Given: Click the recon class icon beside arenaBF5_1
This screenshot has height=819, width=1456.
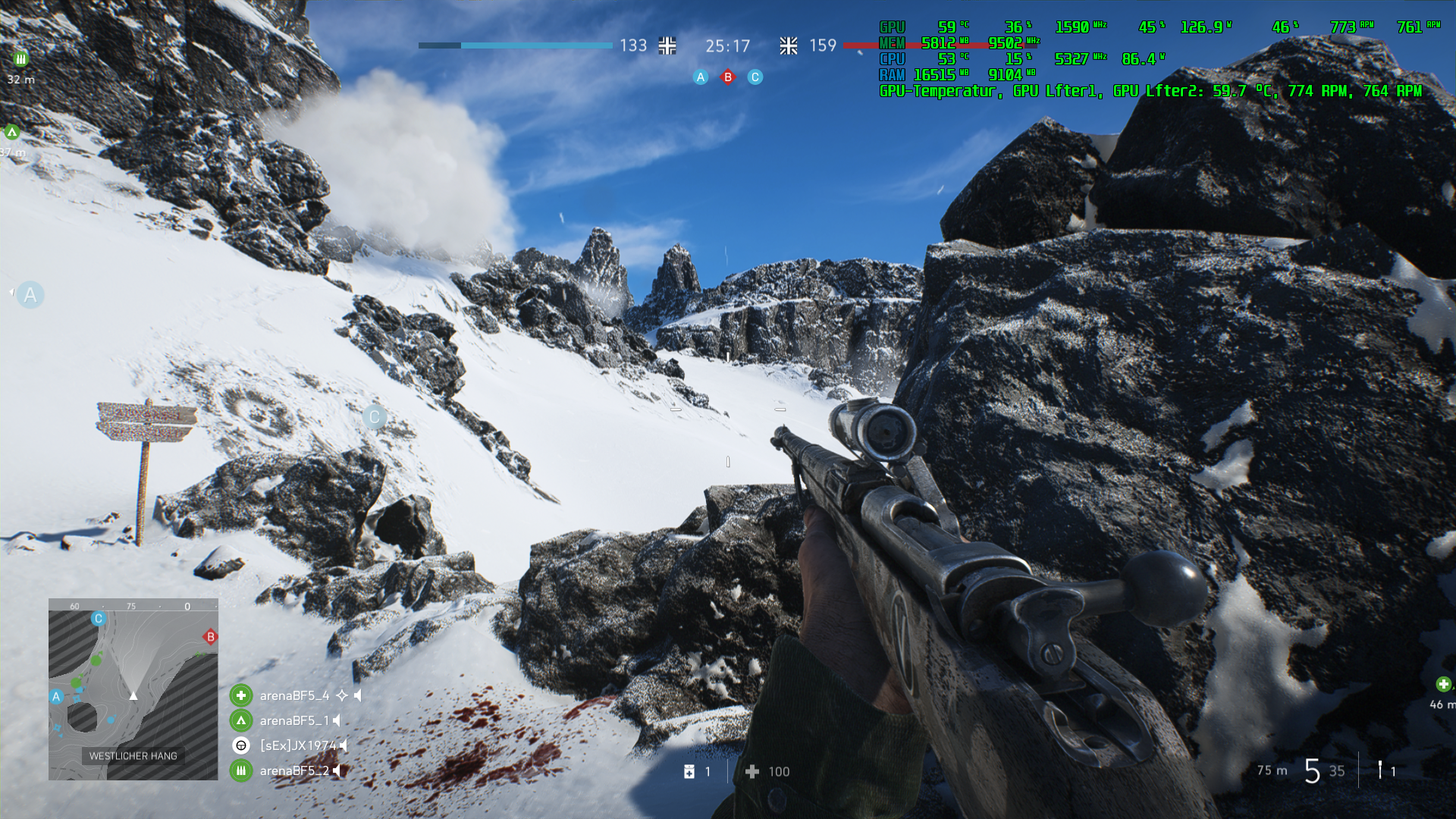Looking at the screenshot, I should coord(241,720).
